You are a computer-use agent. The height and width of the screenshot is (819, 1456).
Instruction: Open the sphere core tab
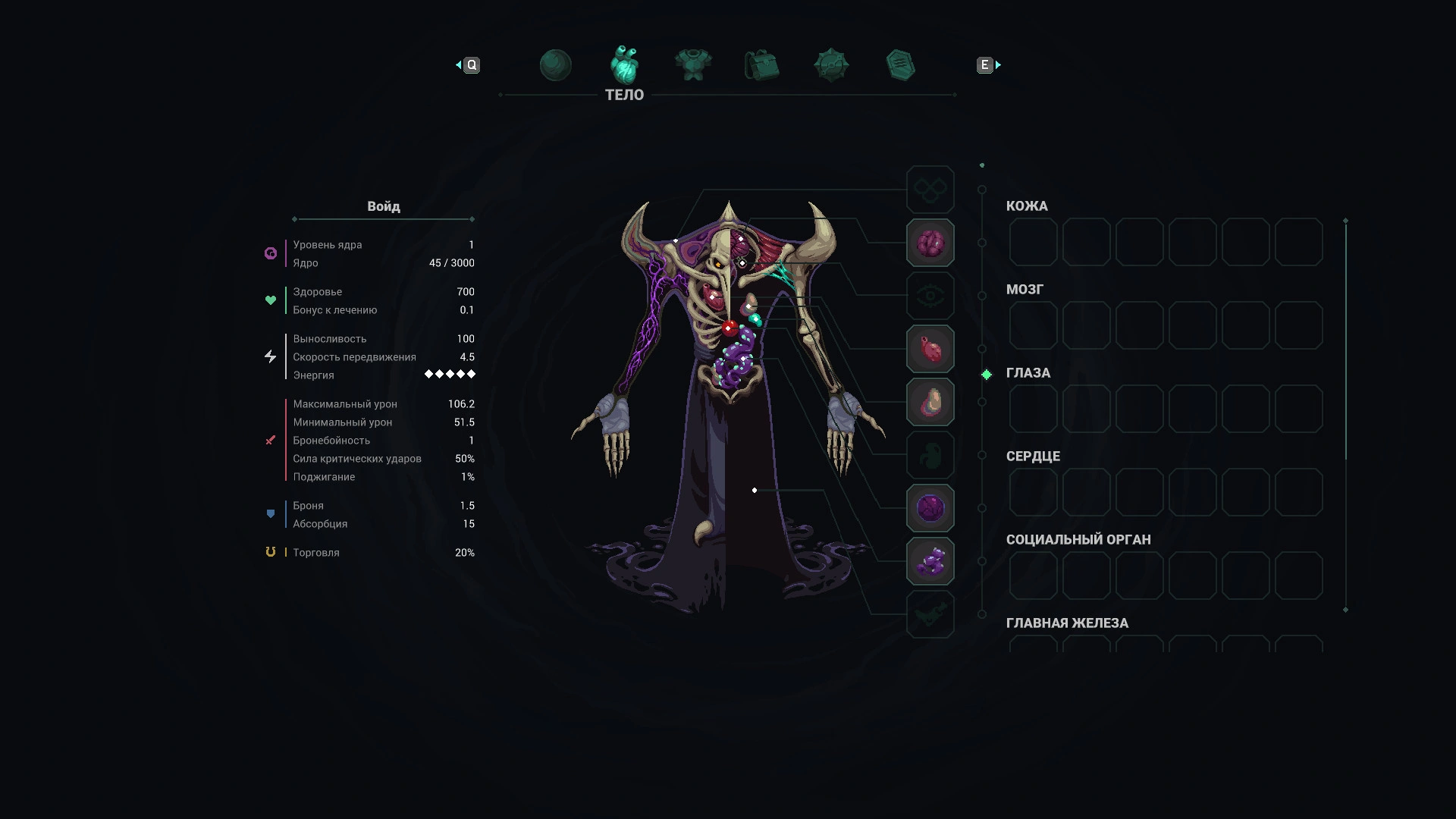click(555, 65)
